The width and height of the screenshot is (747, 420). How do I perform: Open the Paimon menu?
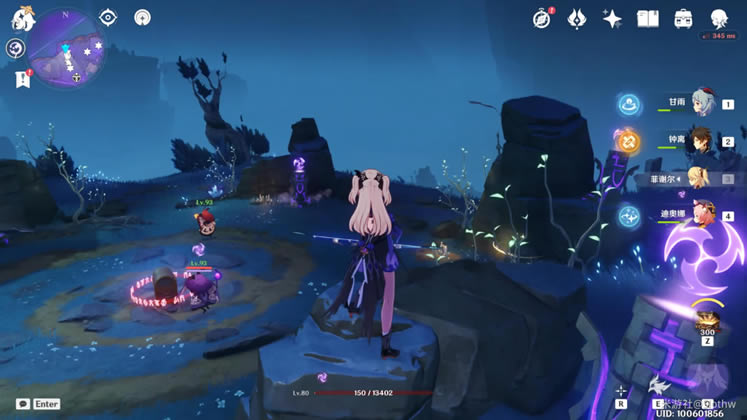point(23,18)
